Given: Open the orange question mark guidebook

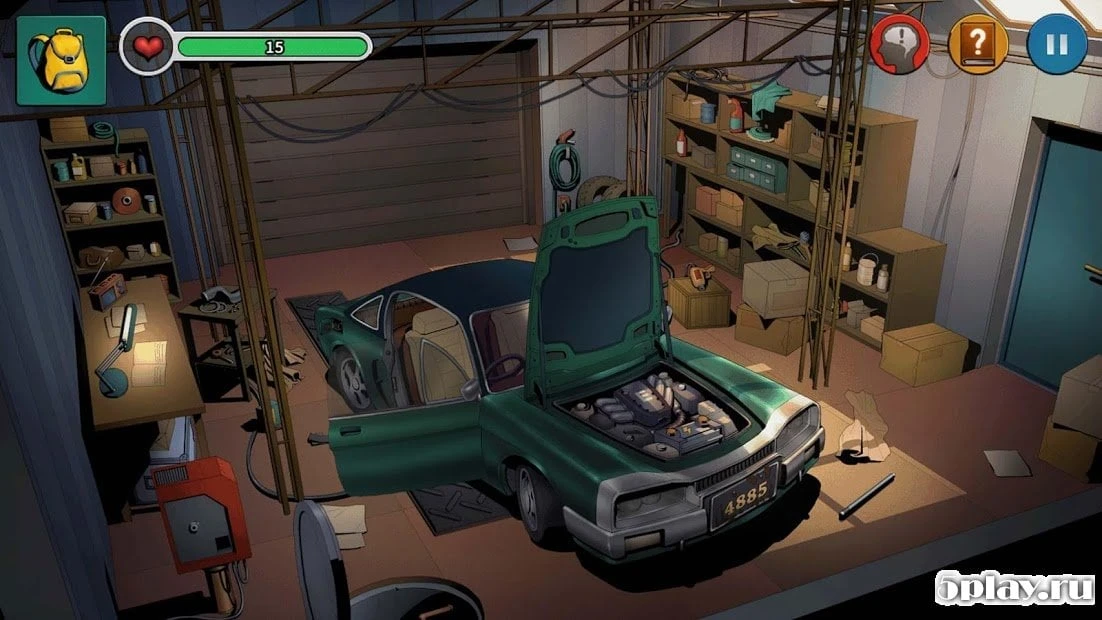Looking at the screenshot, I should 978,45.
